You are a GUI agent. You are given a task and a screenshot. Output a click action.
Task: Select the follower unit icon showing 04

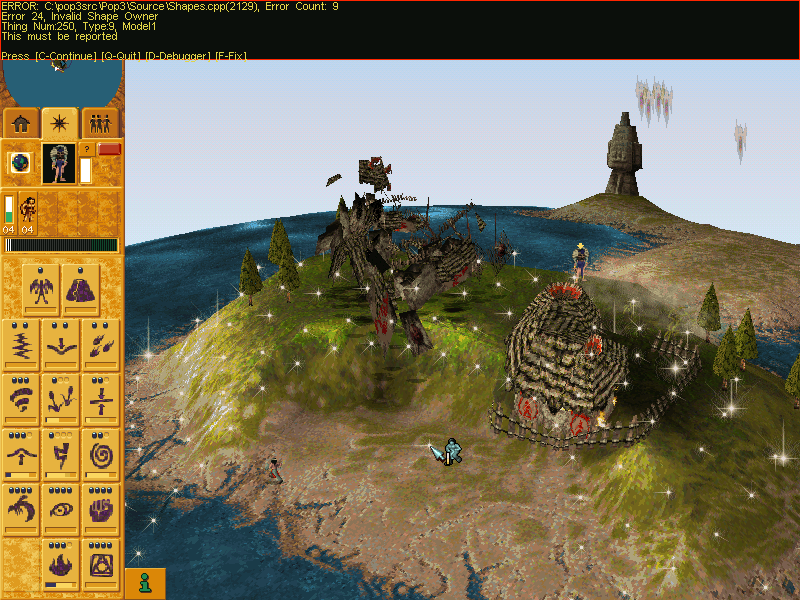pos(28,210)
